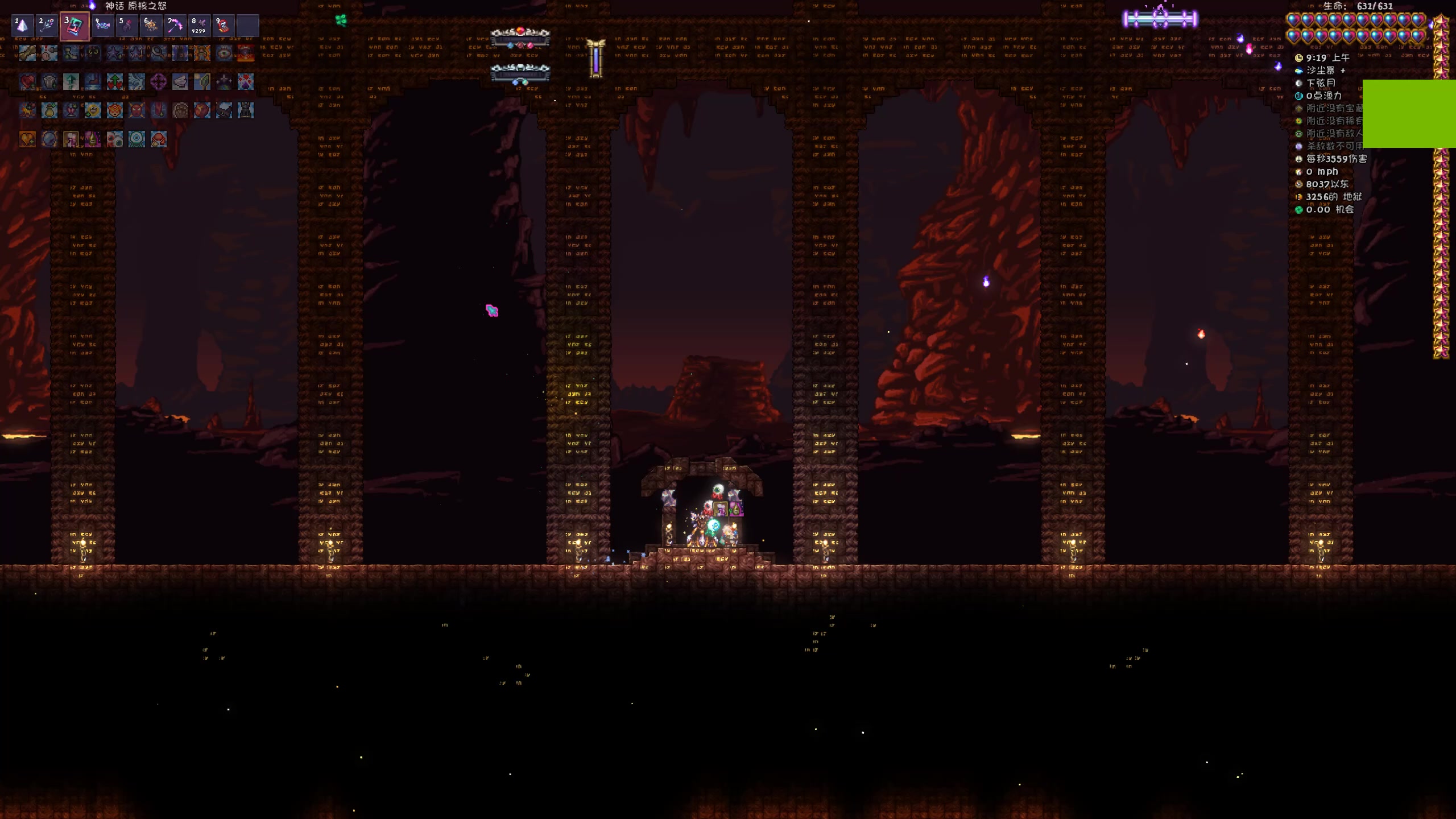Viewport: 1456px width, 819px height.
Task: Select the white prism in hotbar slot 1
Action: tap(23, 26)
